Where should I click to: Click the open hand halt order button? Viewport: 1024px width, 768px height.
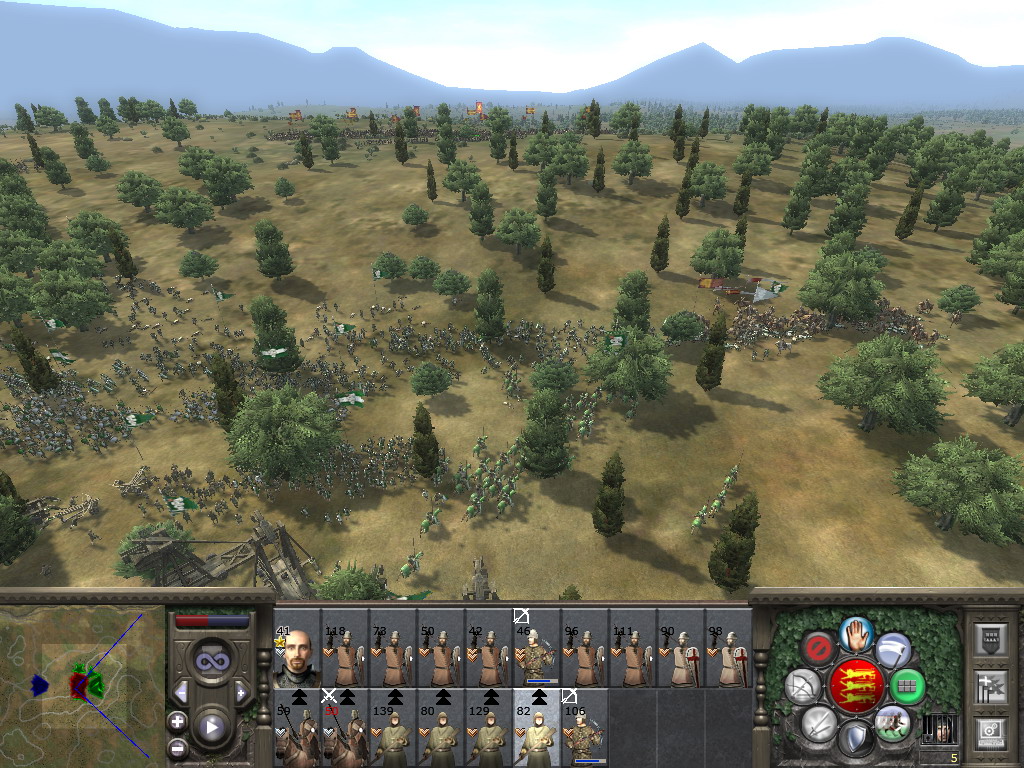tap(855, 634)
